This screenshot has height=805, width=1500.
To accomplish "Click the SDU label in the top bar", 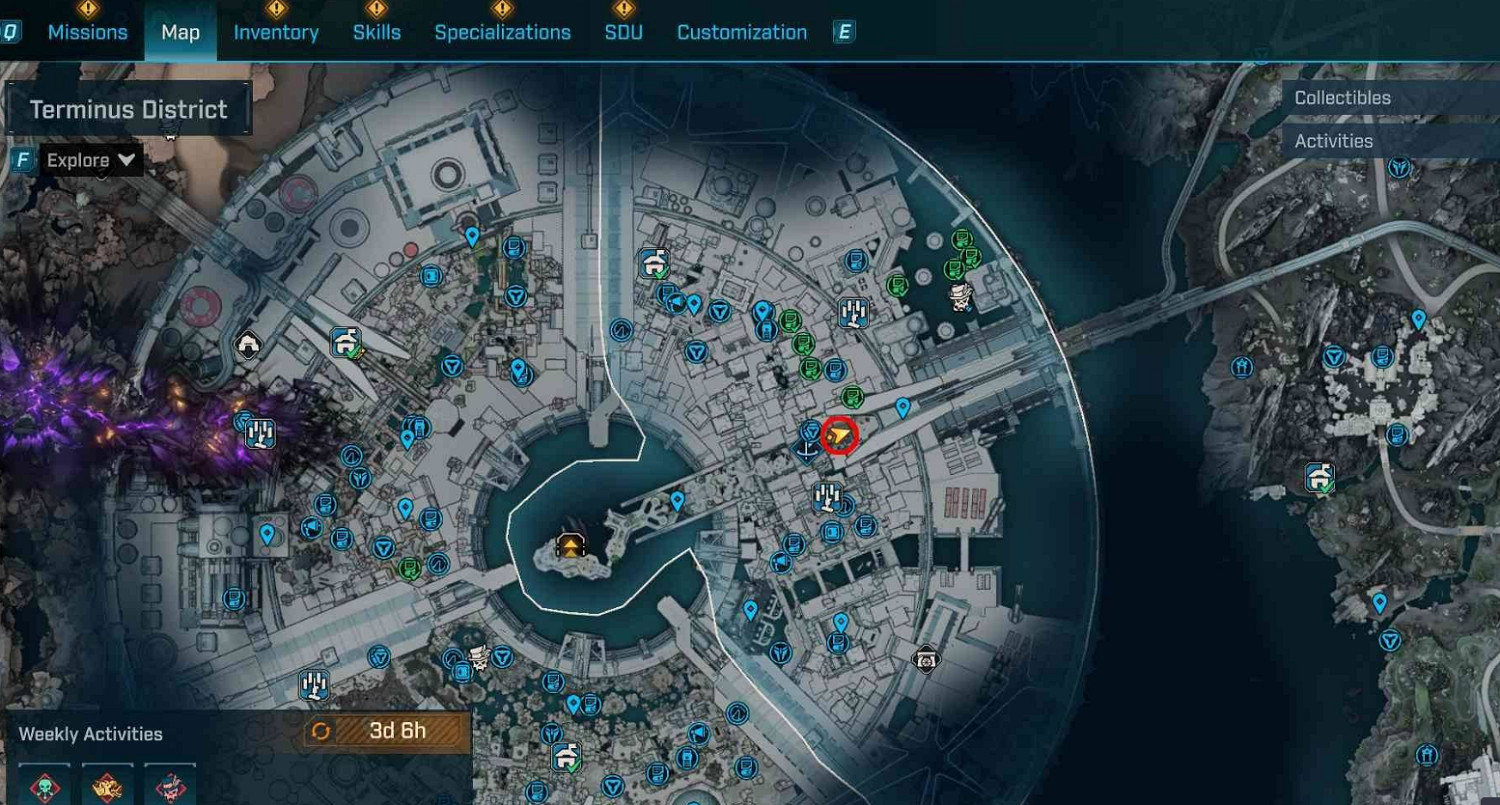I will tap(623, 31).
